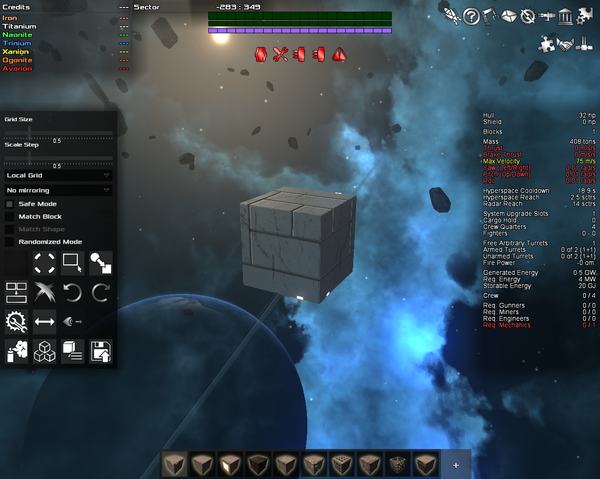Enable the Safe Mode checkbox
Viewport: 600px width, 479px height.
pyautogui.click(x=10, y=203)
